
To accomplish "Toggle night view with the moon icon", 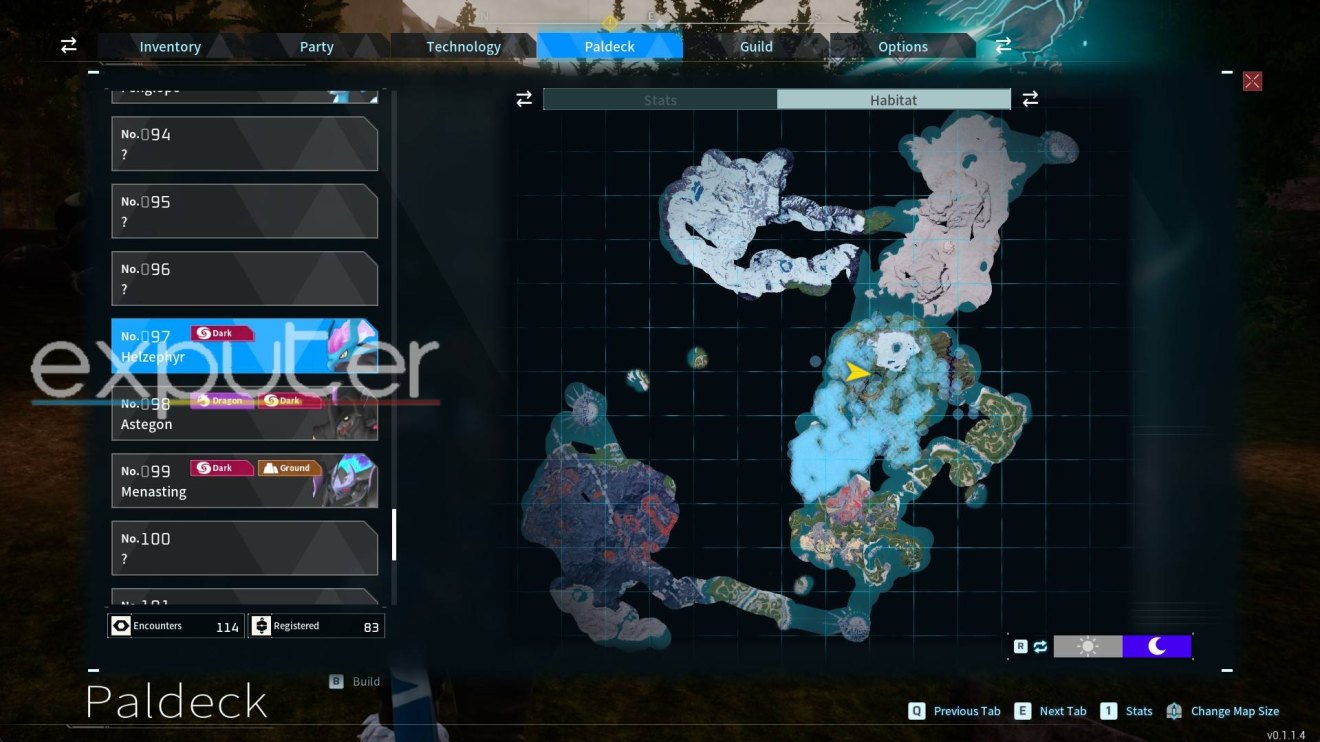I will pyautogui.click(x=1157, y=646).
